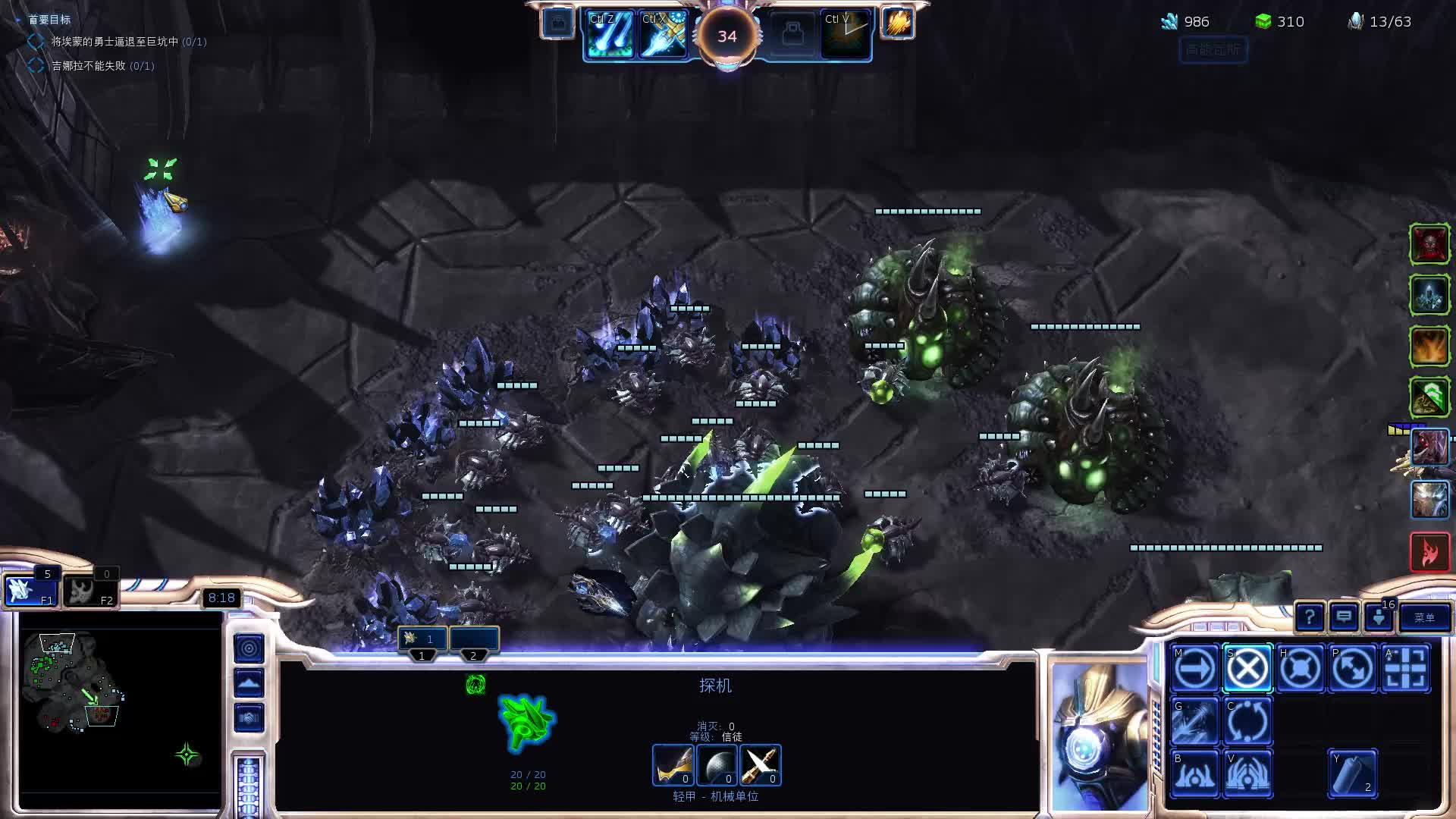Toggle the minimap terrain view button
Screen dimensions: 1456x819
pos(249,682)
